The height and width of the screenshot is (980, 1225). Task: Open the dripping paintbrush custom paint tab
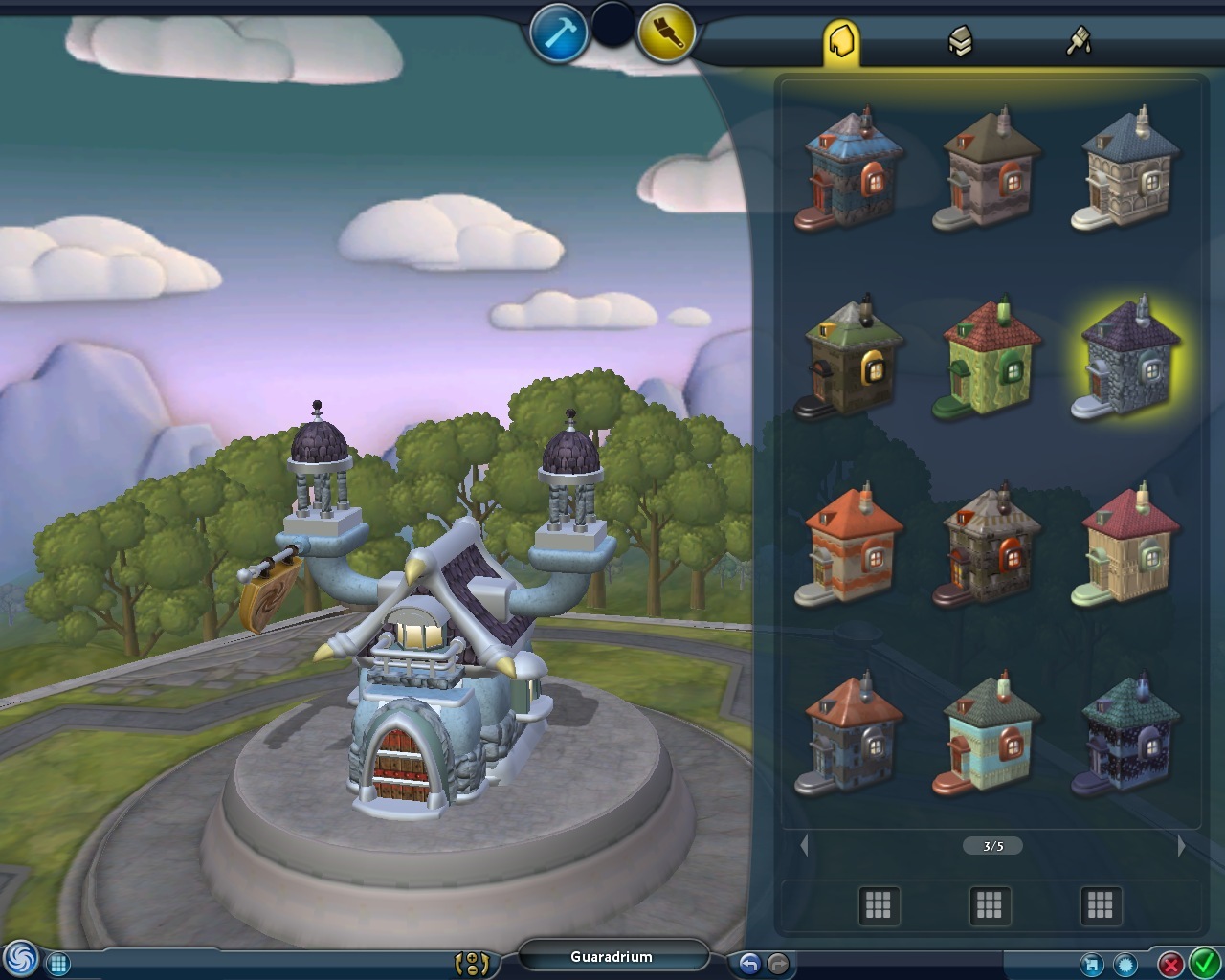pos(1079,41)
